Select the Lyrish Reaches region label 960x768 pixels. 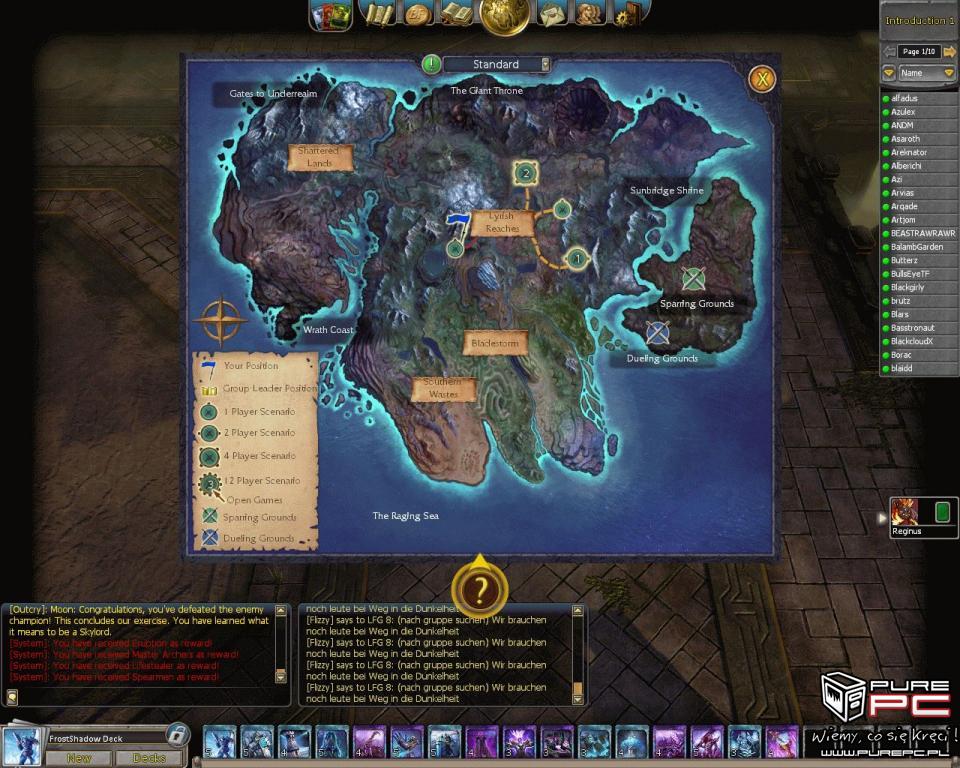tap(503, 222)
